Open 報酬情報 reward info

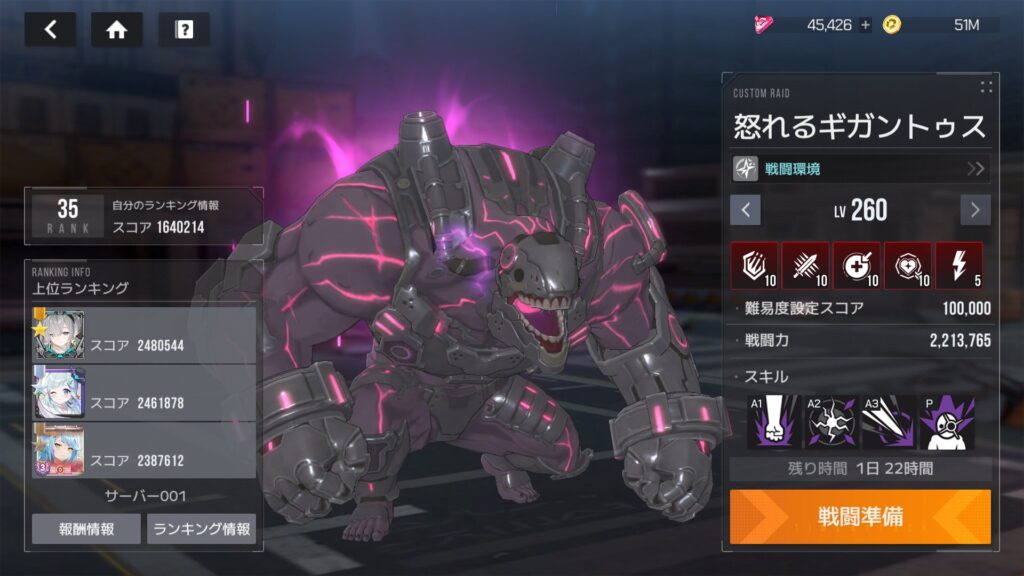[86, 529]
